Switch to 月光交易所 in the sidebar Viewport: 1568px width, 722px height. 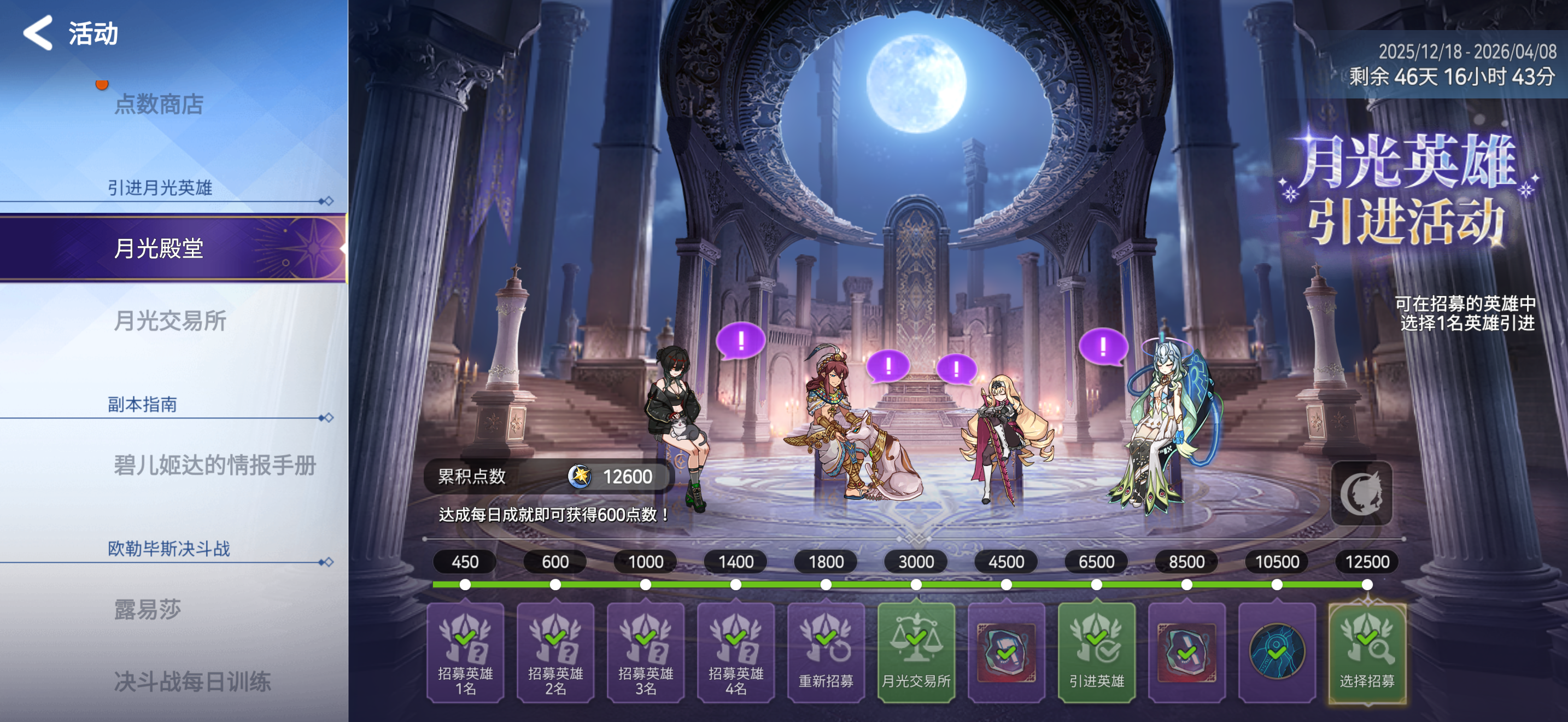click(x=170, y=320)
